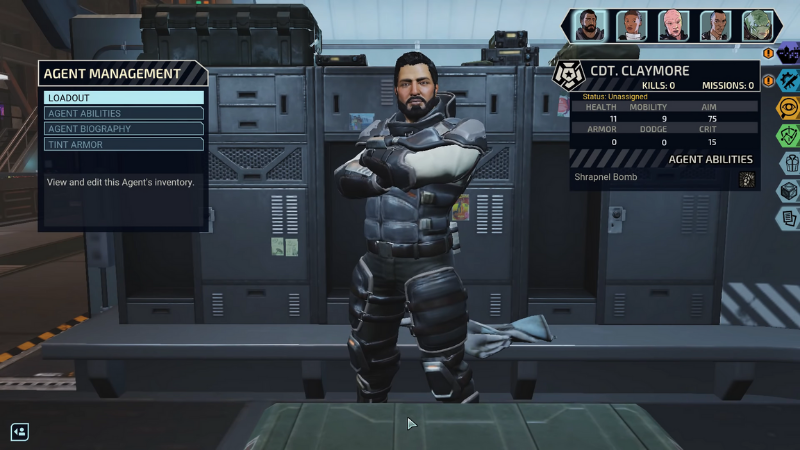Choose the short-haired man agent portrait
Viewport: 800px width, 450px height.
click(x=715, y=25)
